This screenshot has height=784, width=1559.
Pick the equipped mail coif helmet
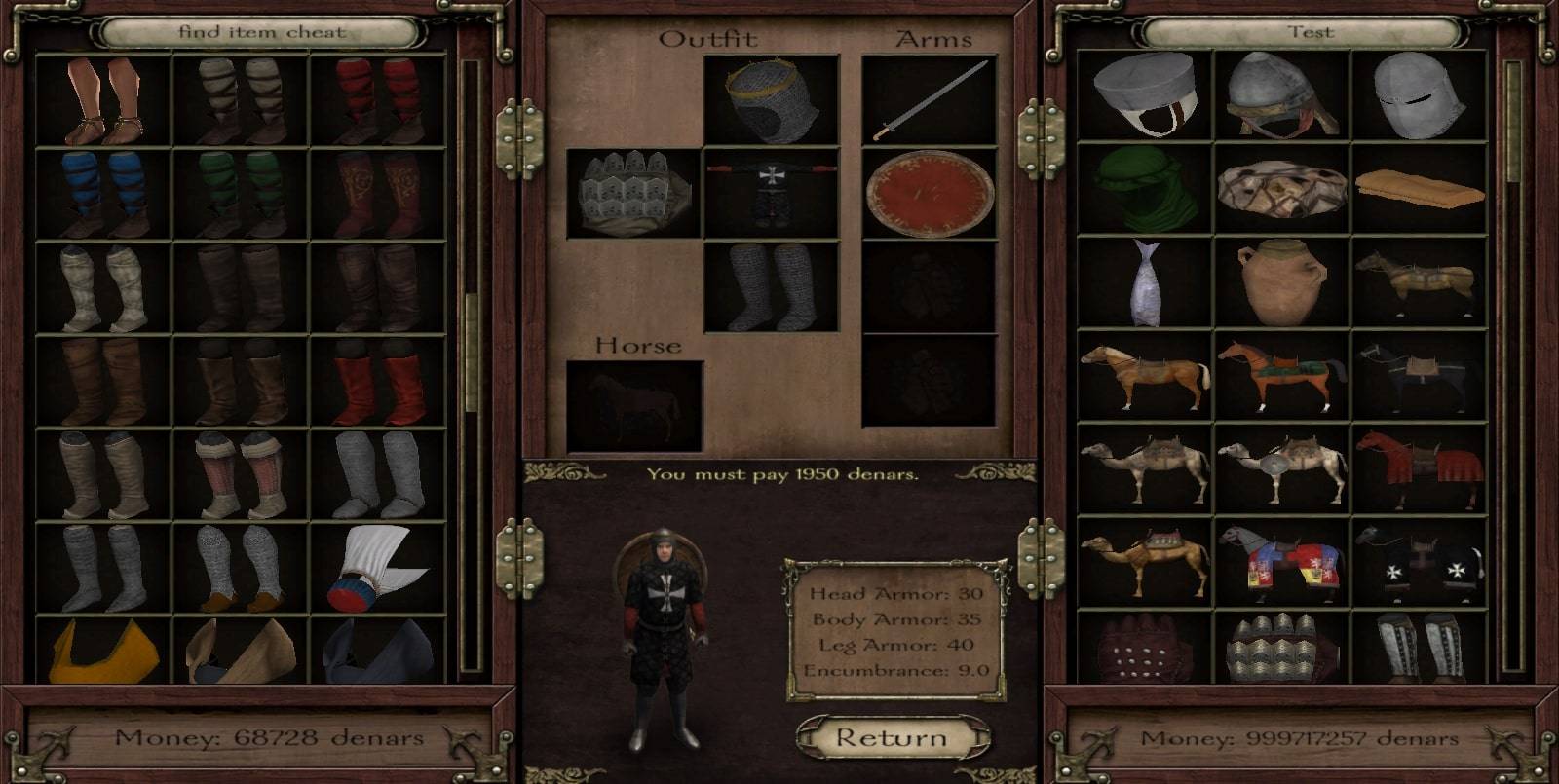(x=771, y=100)
